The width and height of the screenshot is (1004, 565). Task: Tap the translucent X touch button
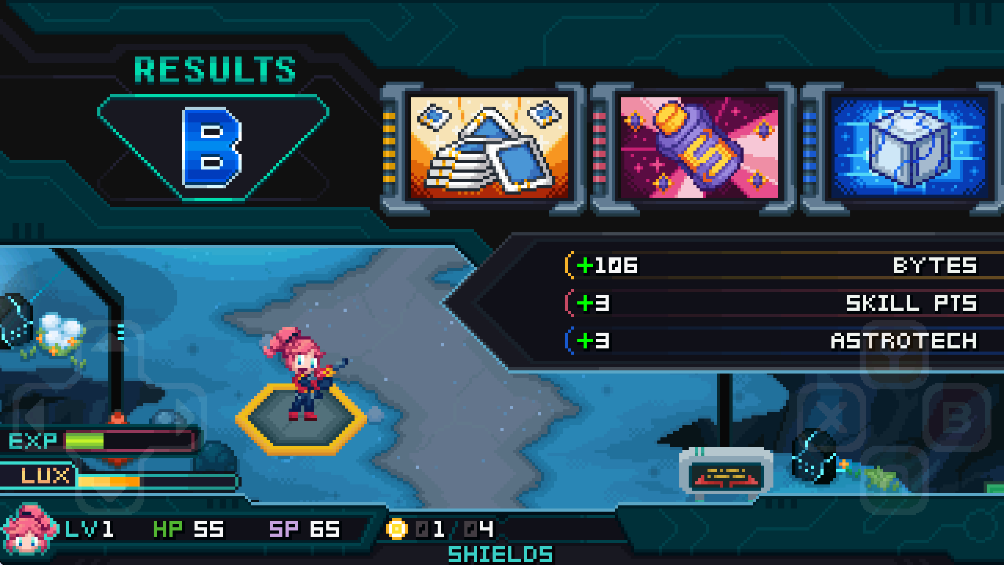[828, 416]
